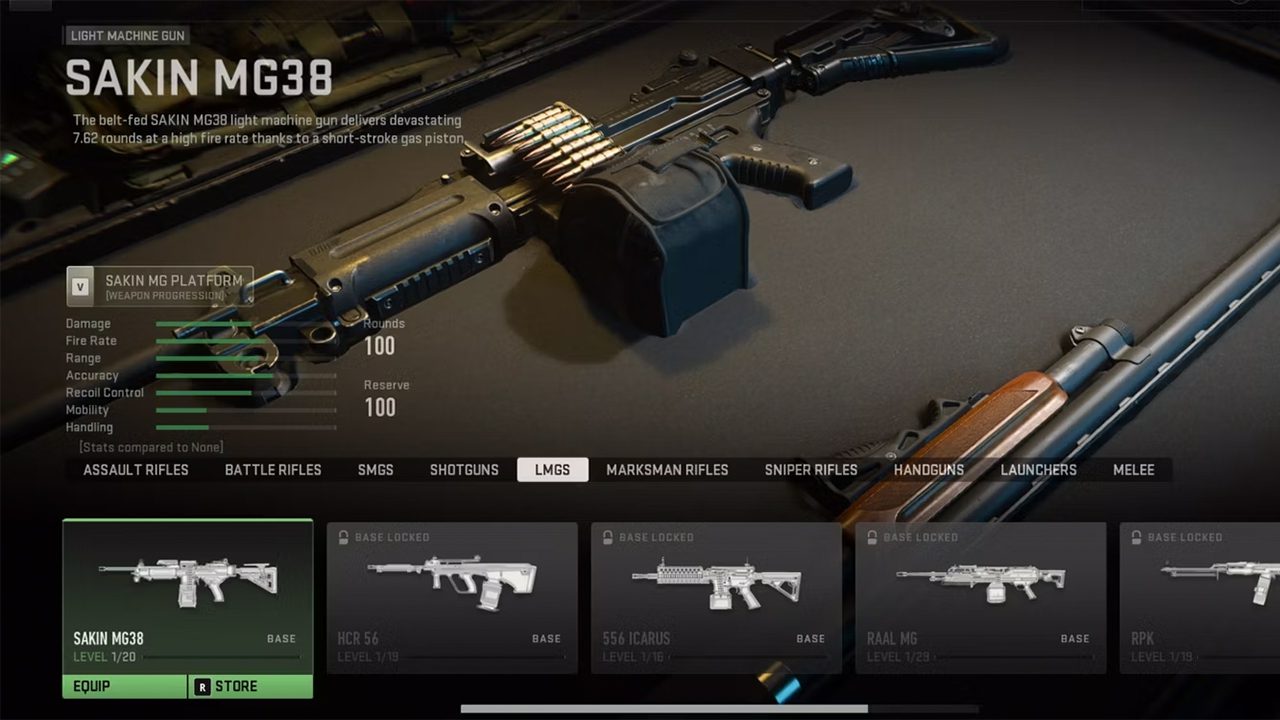Image resolution: width=1280 pixels, height=720 pixels.
Task: Open Sakin MG Platform weapon progression
Action: 160,287
